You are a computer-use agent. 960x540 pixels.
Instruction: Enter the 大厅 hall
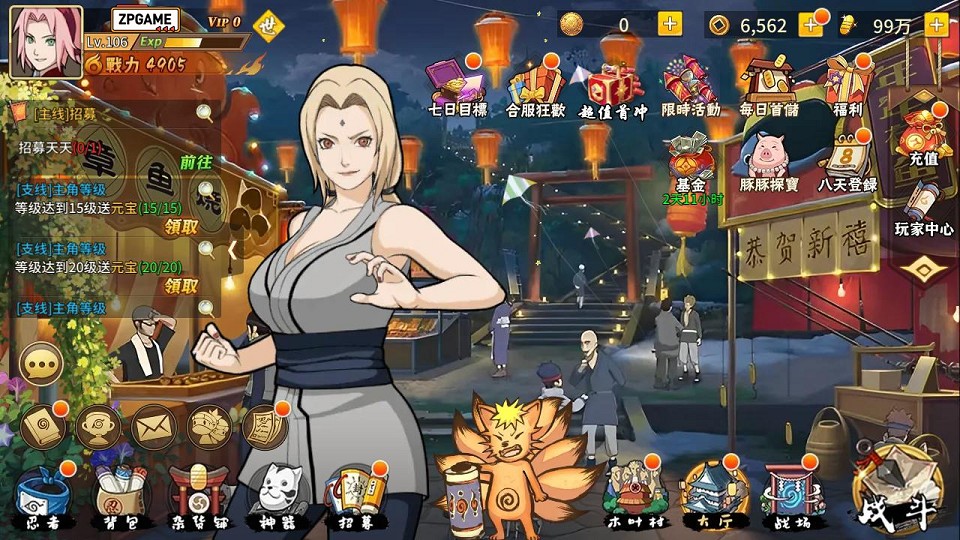pyautogui.click(x=711, y=493)
